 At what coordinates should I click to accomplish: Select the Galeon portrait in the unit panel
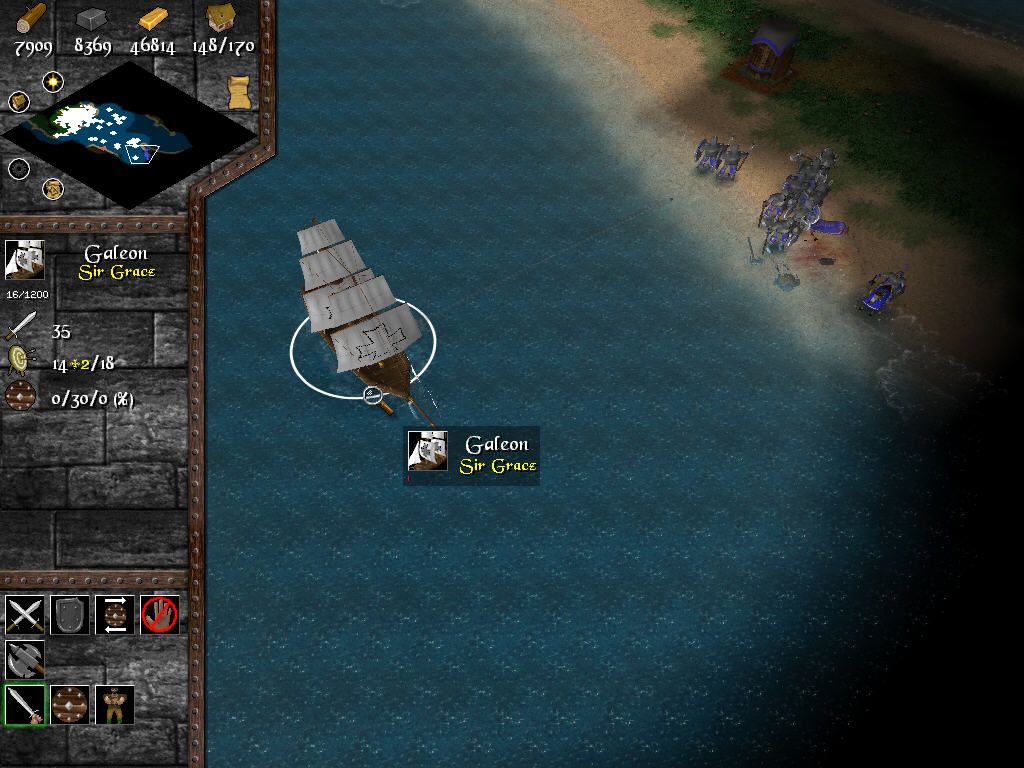coord(24,260)
